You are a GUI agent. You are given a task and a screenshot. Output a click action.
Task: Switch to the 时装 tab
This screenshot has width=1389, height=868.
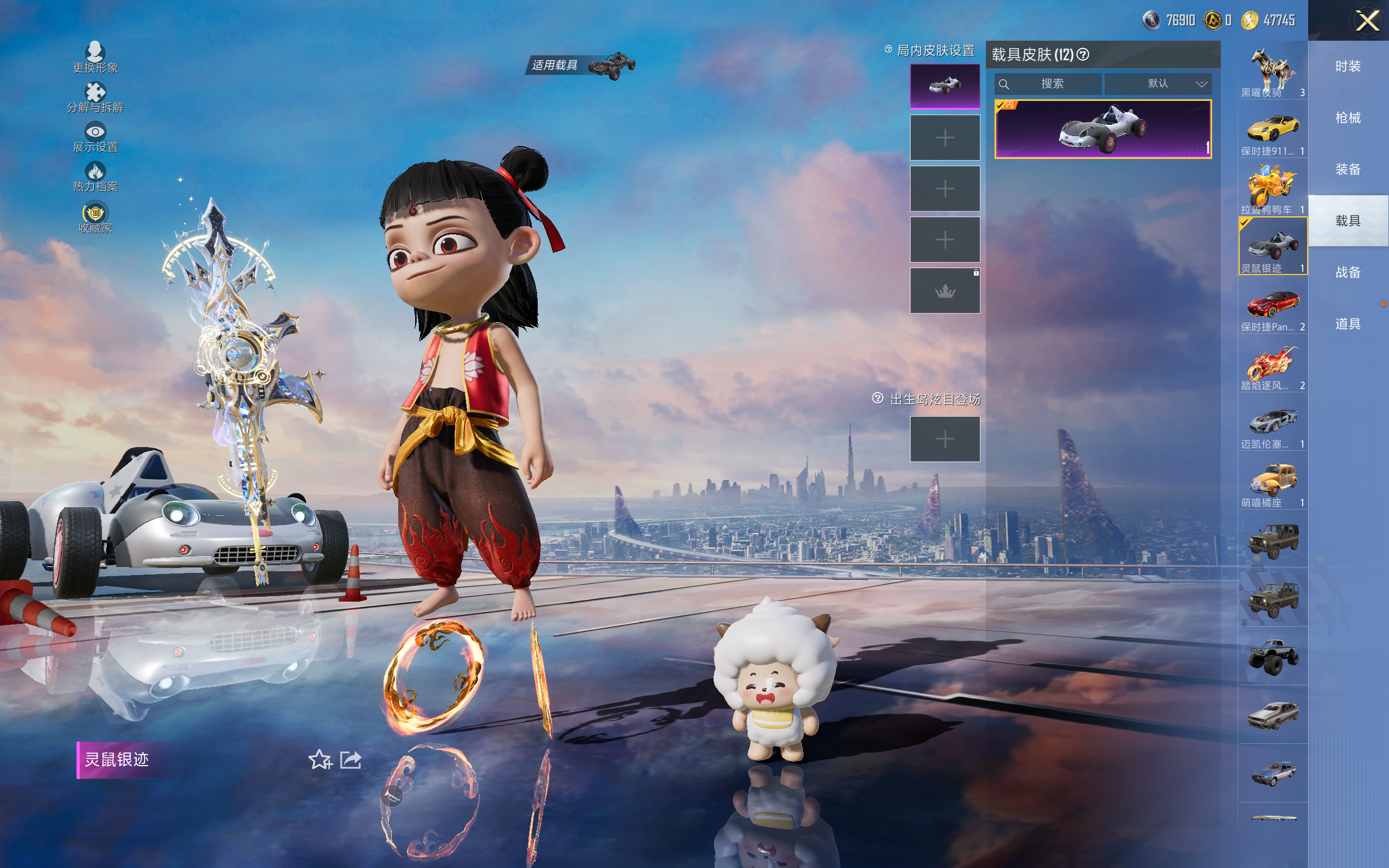(1348, 67)
